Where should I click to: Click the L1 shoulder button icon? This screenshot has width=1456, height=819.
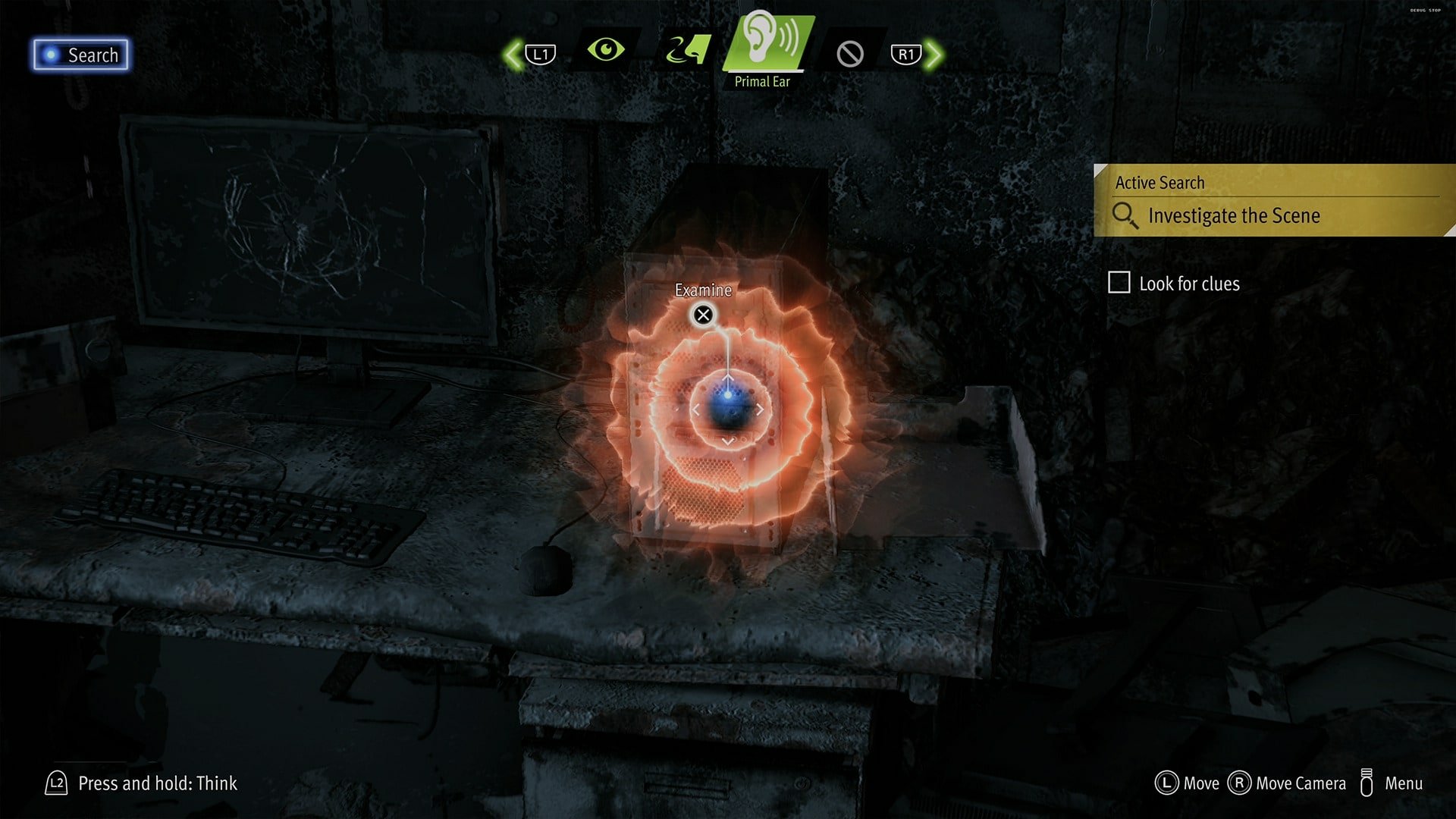pyautogui.click(x=540, y=53)
